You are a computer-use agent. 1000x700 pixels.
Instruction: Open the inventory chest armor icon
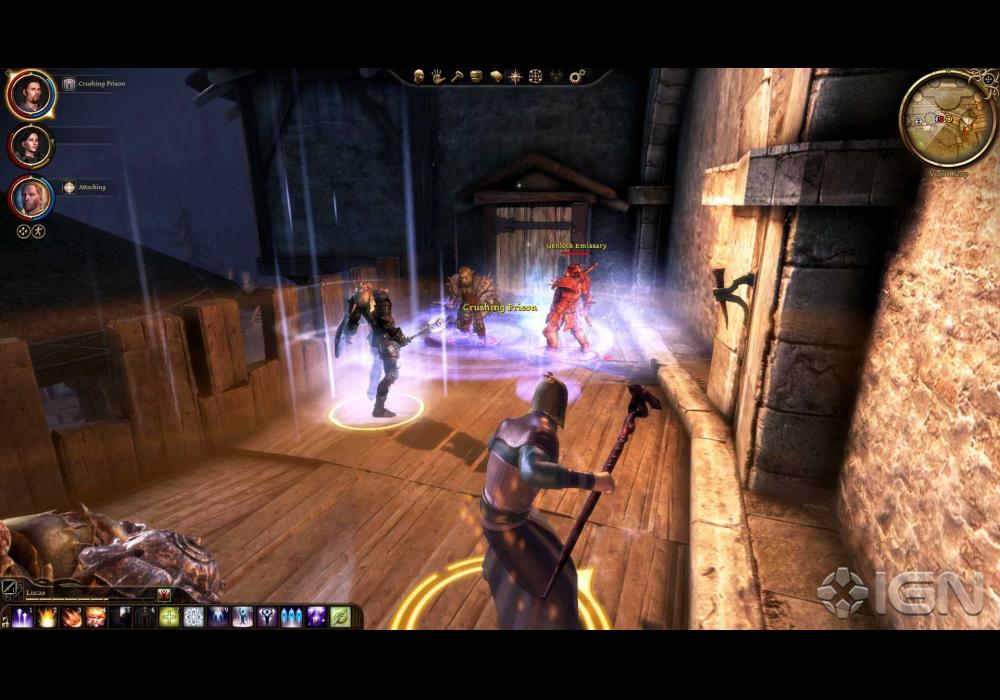477,76
